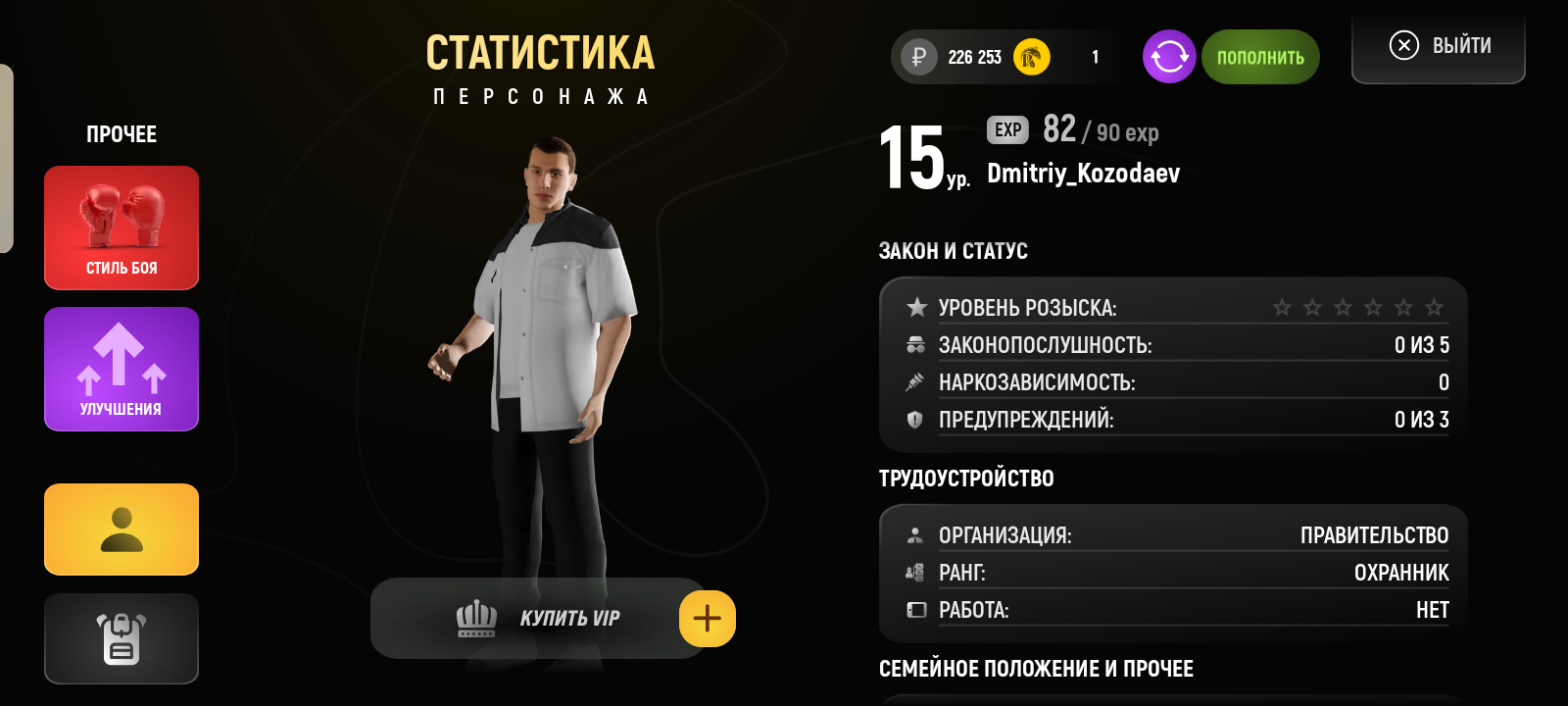Click the КУПИТЬ VIP purchase button
1568x706 pixels.
click(568, 618)
